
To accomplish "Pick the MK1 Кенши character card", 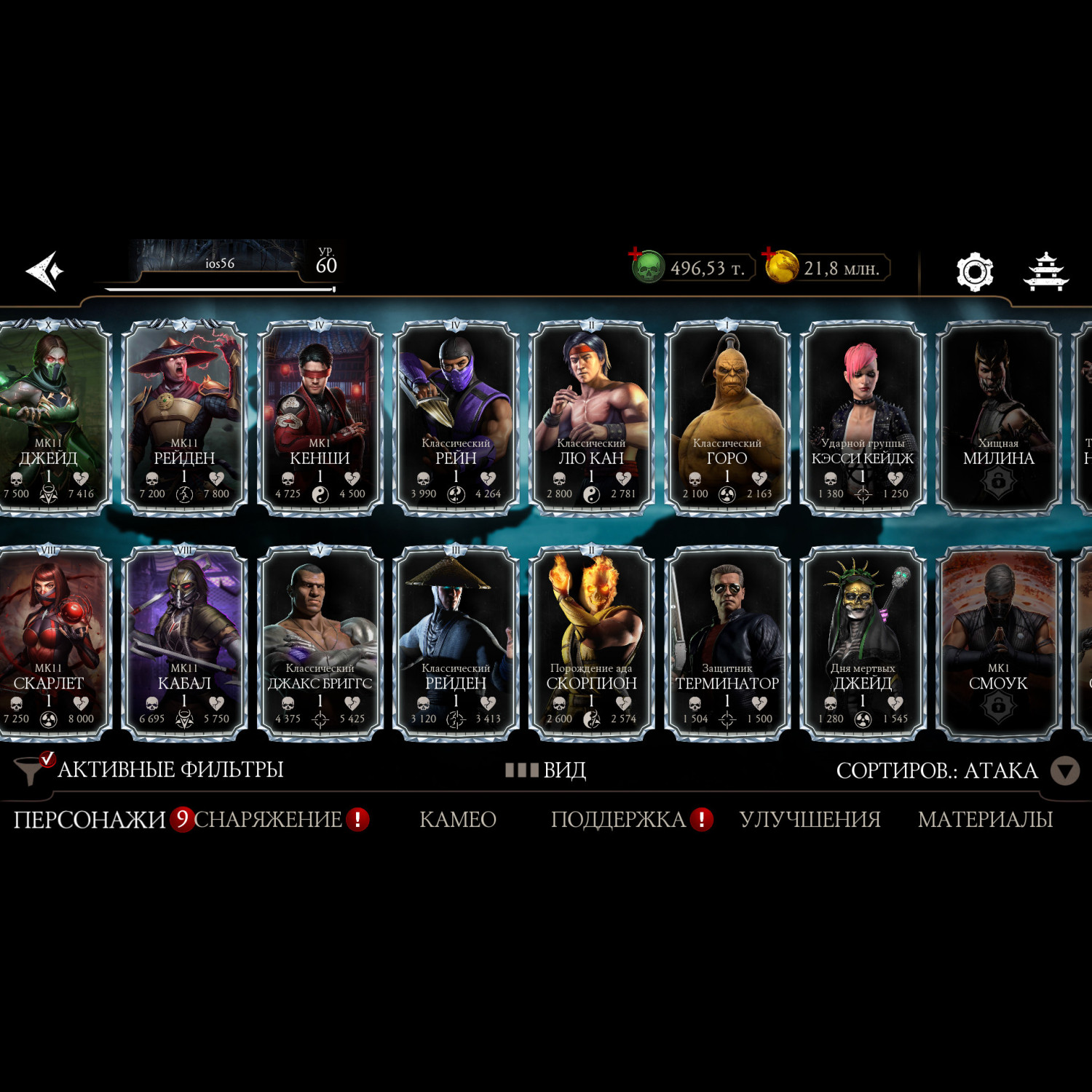I will [x=320, y=419].
